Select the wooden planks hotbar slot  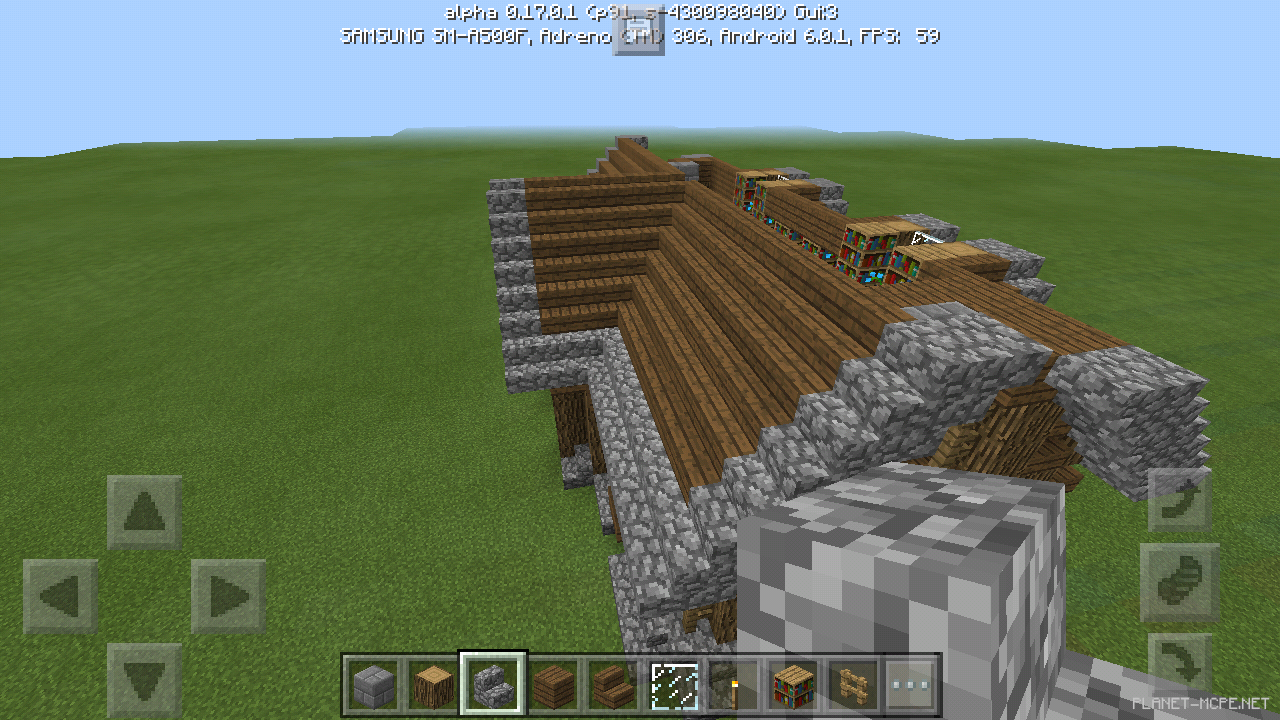555,685
